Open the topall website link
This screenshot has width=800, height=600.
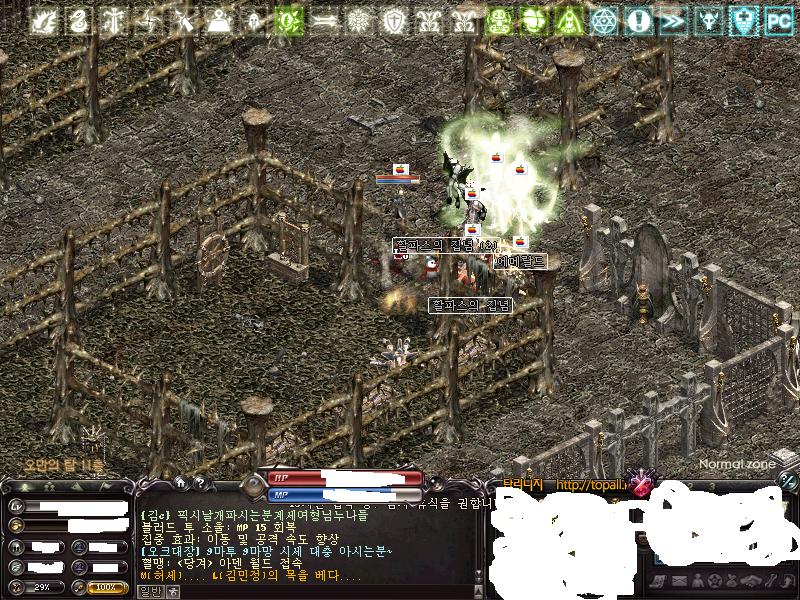click(592, 486)
